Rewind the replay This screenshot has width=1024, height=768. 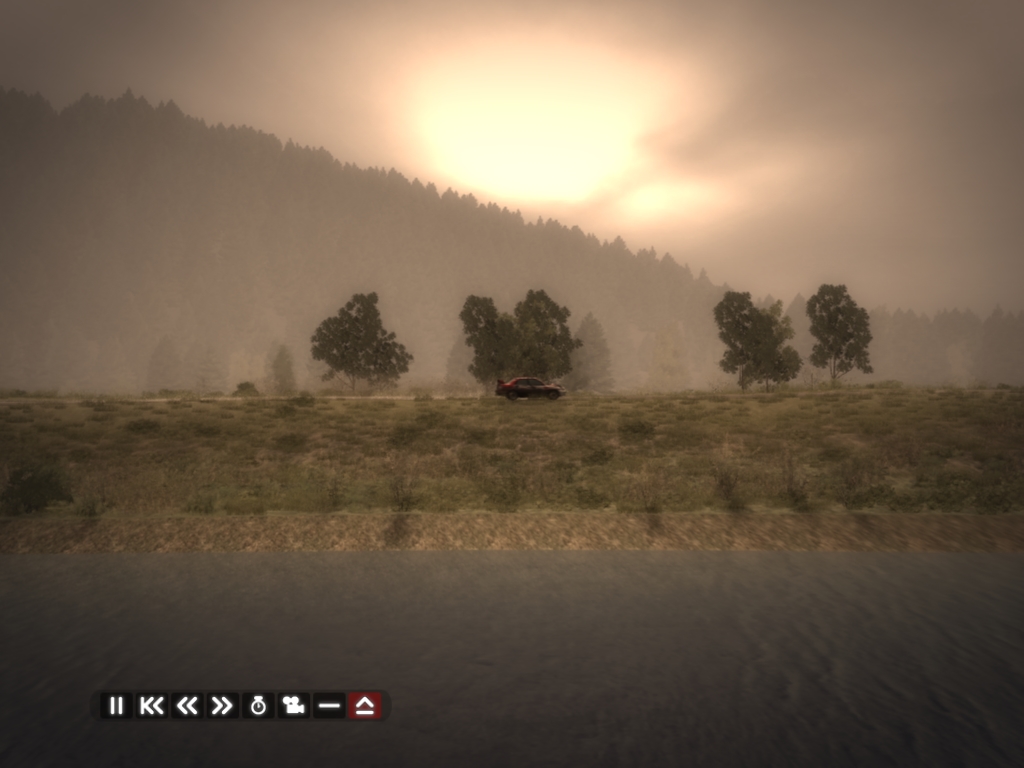tap(187, 706)
